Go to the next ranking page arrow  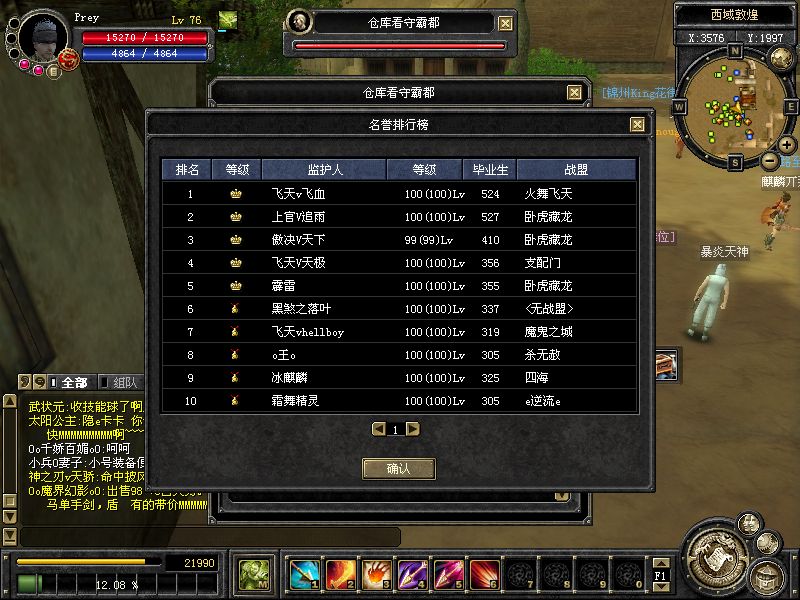click(x=413, y=429)
